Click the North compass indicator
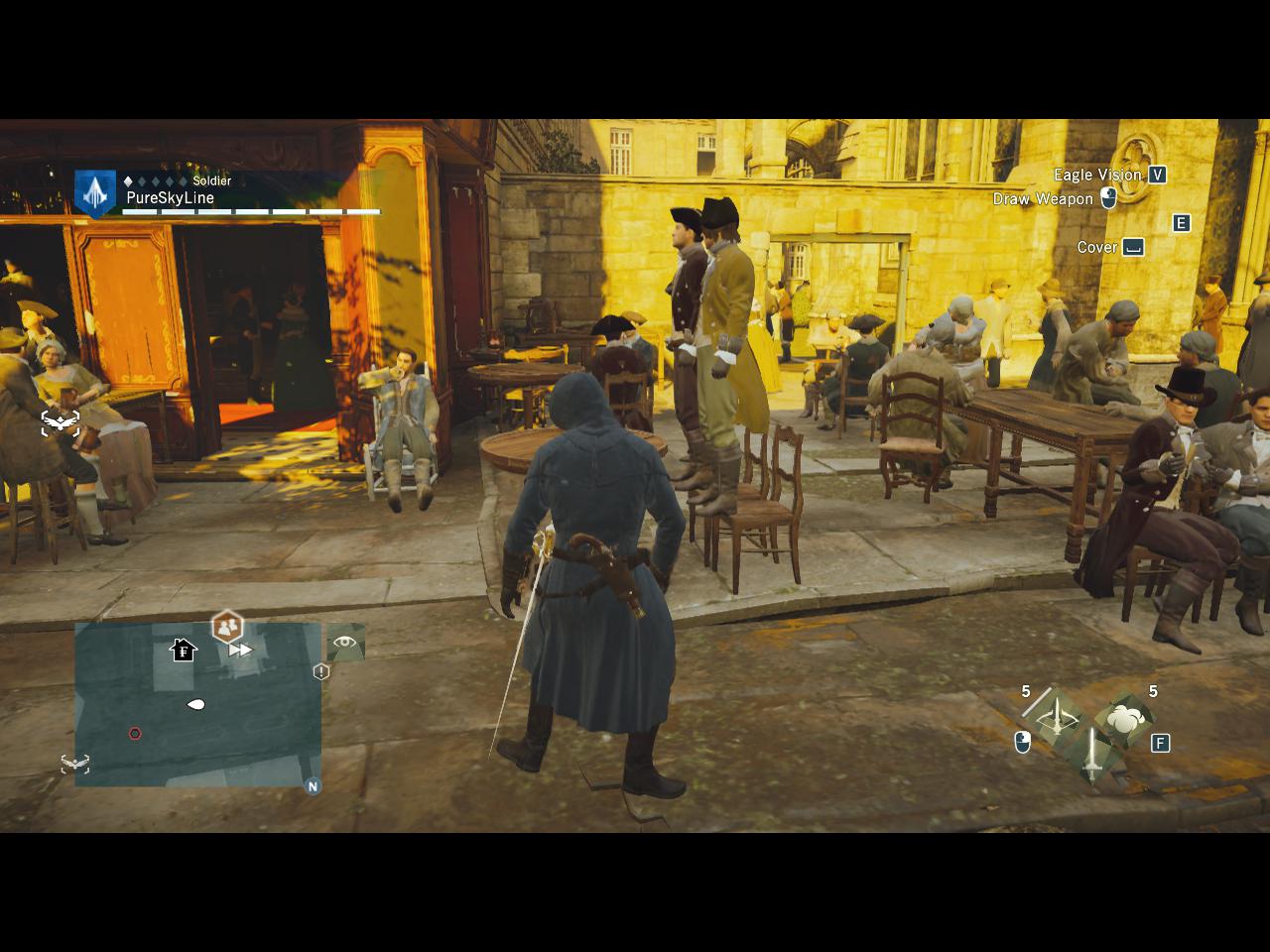 point(313,786)
